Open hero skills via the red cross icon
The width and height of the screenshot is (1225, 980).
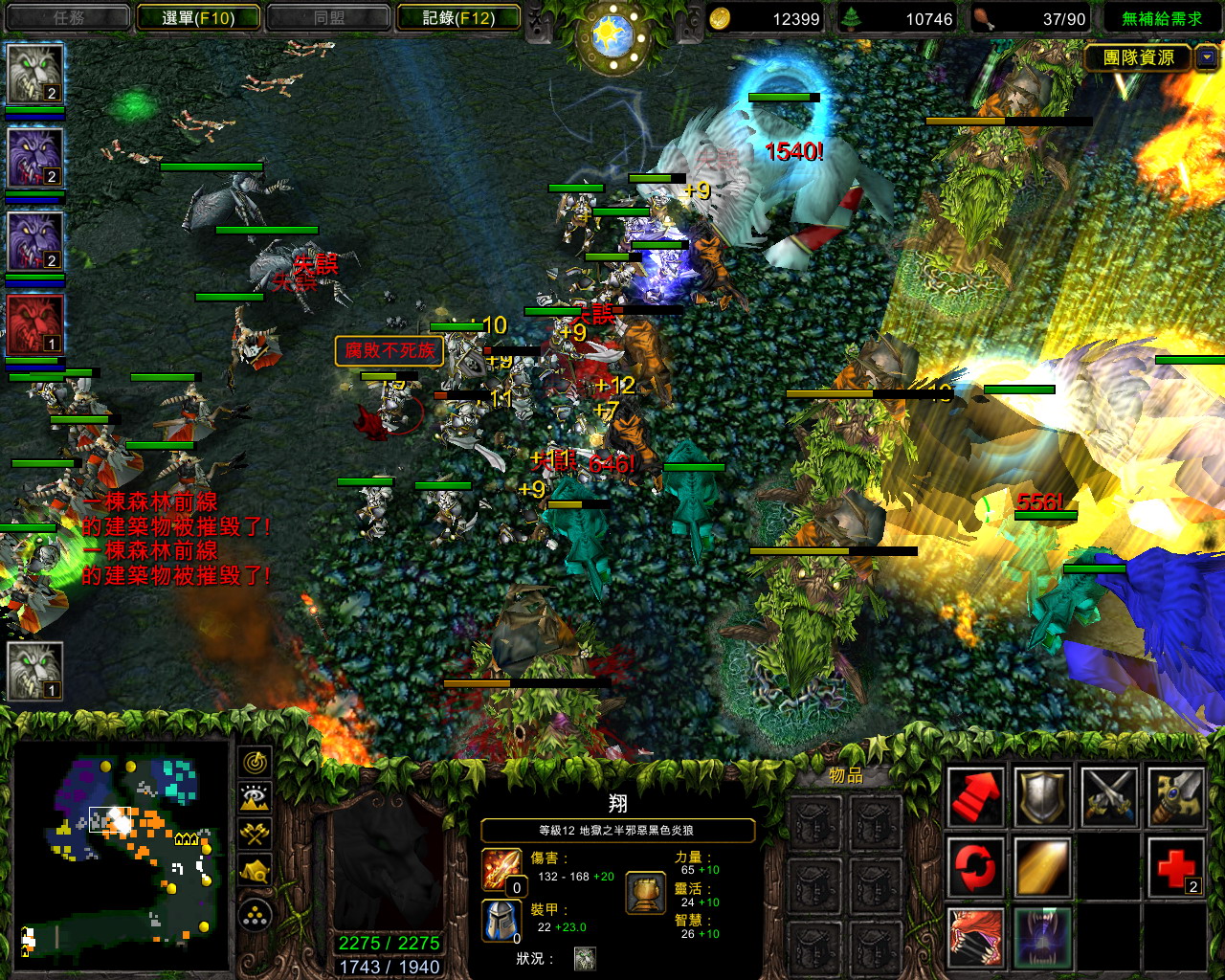pos(1176,867)
